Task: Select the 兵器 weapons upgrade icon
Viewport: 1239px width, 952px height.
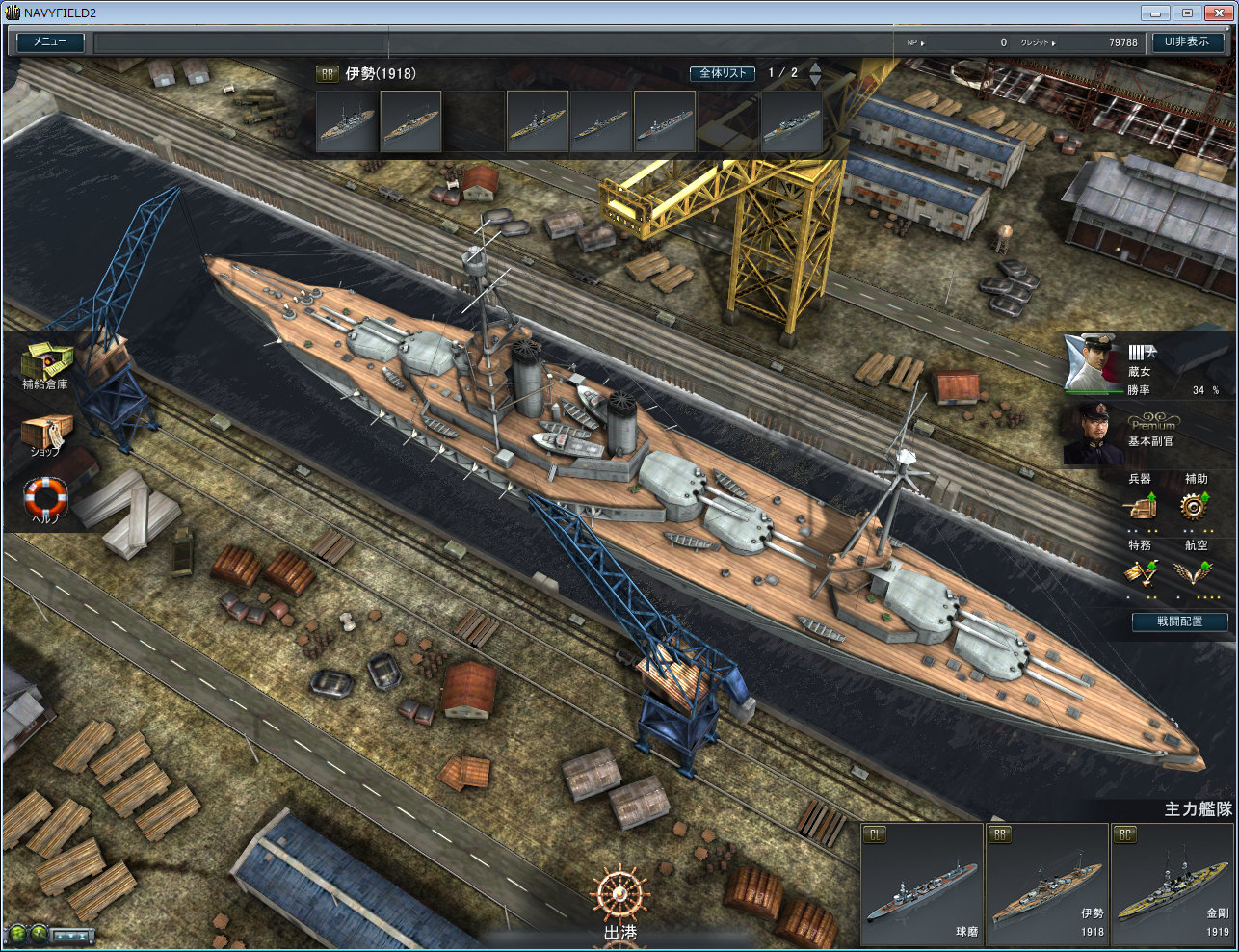Action: click(1141, 506)
